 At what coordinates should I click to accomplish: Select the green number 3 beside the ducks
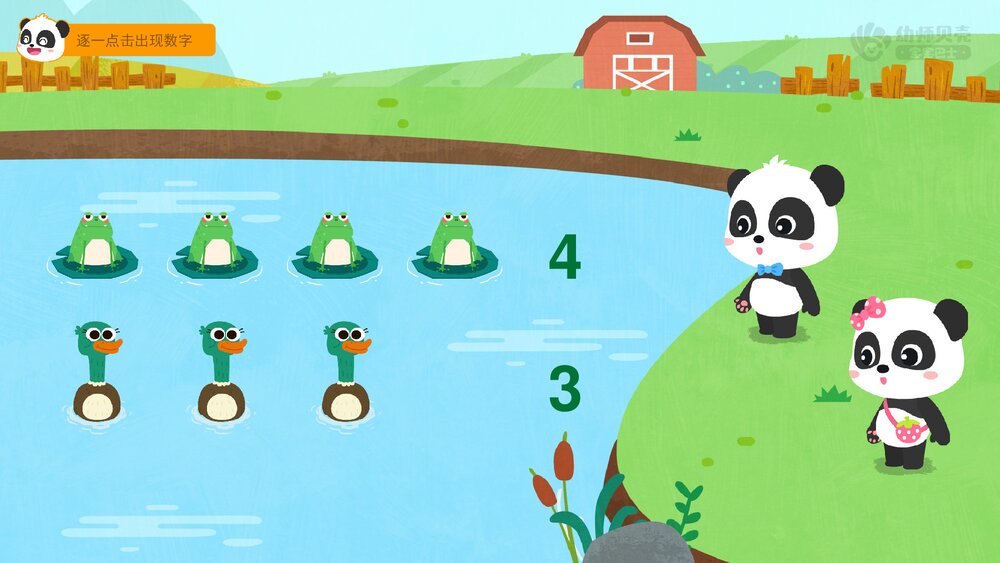564,389
